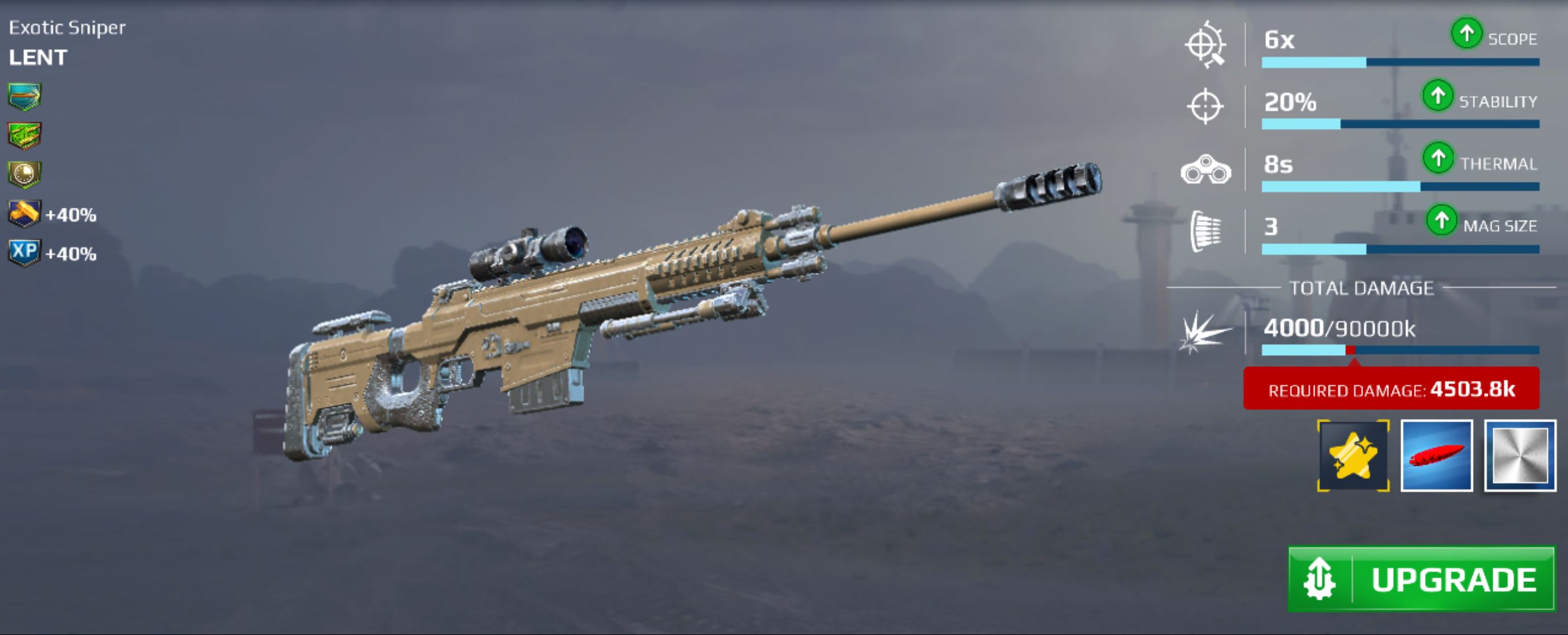Upgrade the Thermal stat arrow
1568x635 pixels.
pos(1438,158)
